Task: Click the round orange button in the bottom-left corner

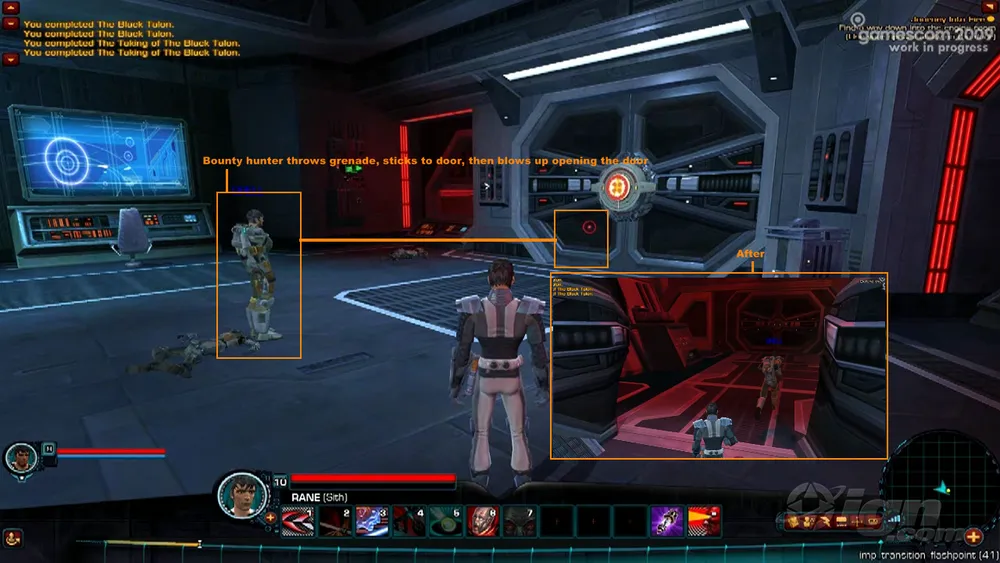Action: (x=11, y=539)
